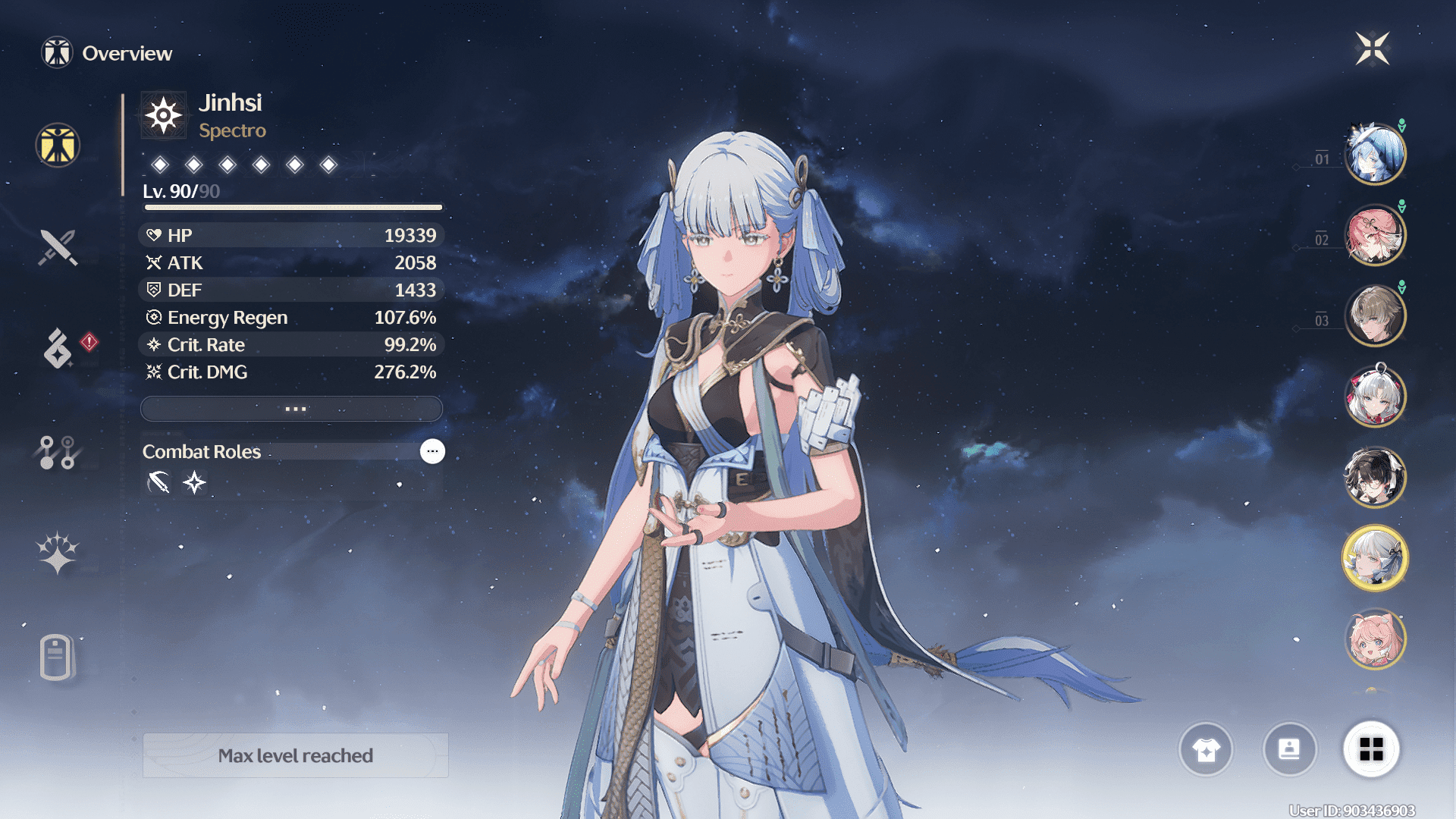The height and width of the screenshot is (819, 1456).
Task: Open the Forte skill tree tab
Action: point(58,452)
